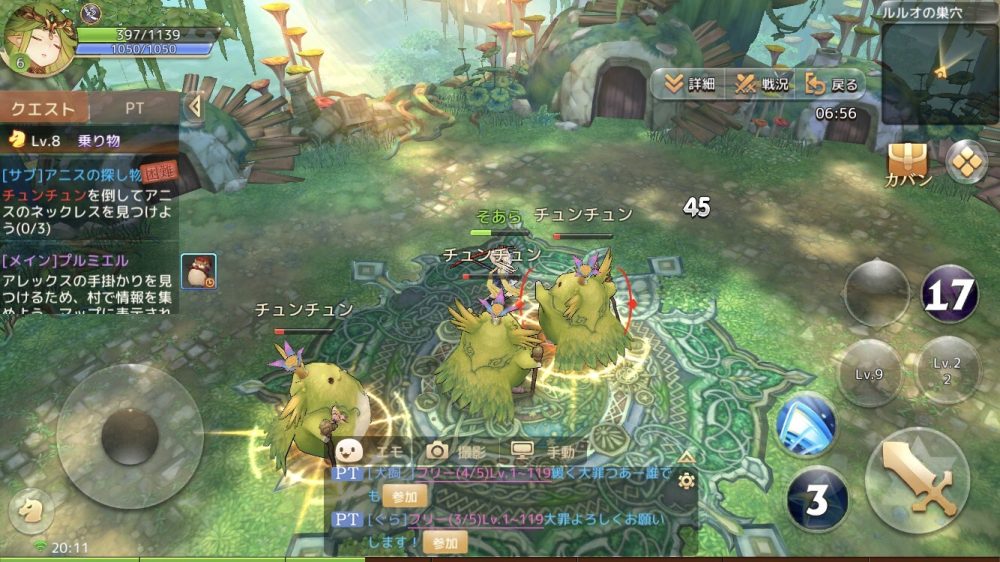Collapse the quest panel with the arrow

(195, 106)
